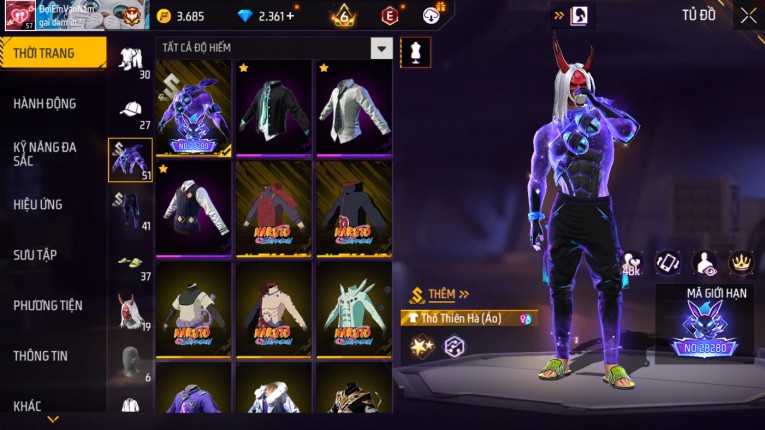Select the red Naruto cloak outfit
The height and width of the screenshot is (430, 765).
coord(274,207)
